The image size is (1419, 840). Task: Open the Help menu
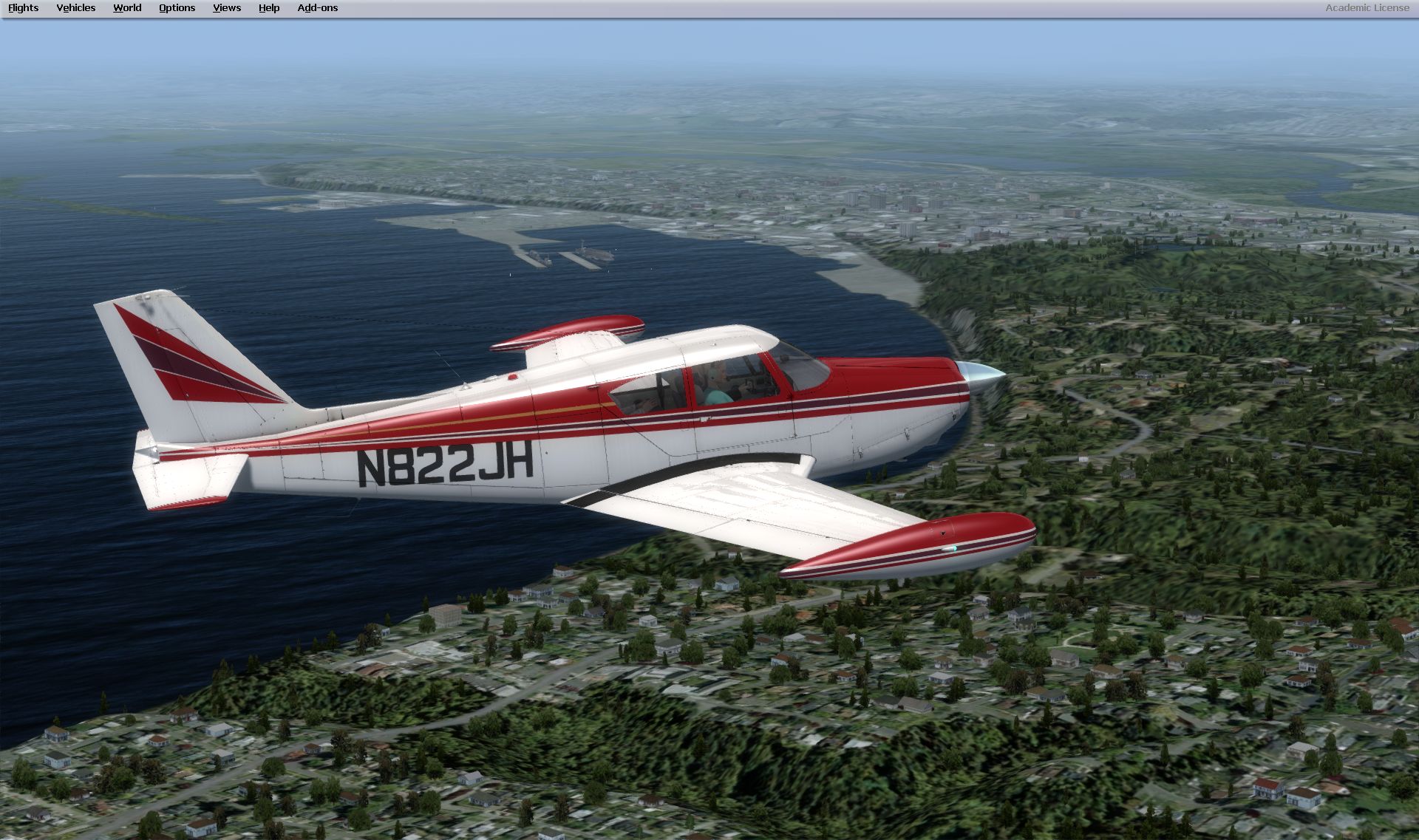[x=268, y=8]
